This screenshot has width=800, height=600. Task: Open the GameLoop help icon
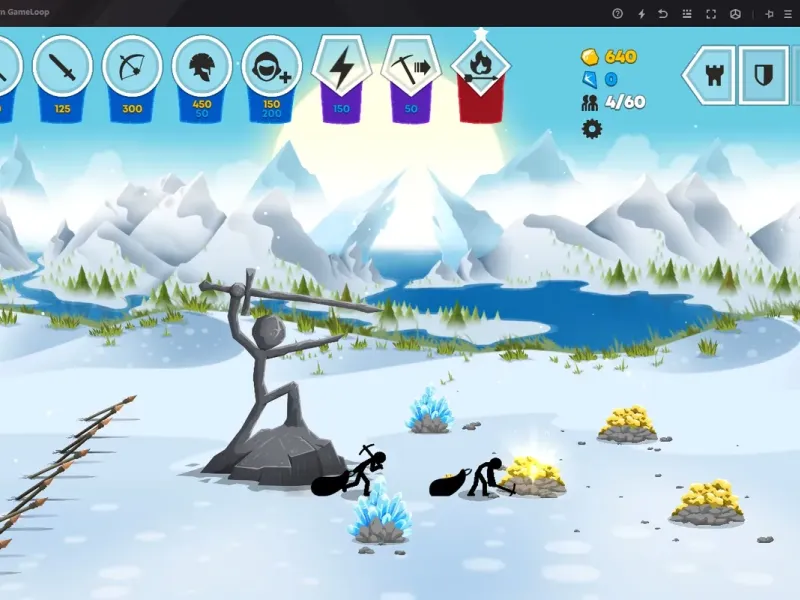(617, 14)
